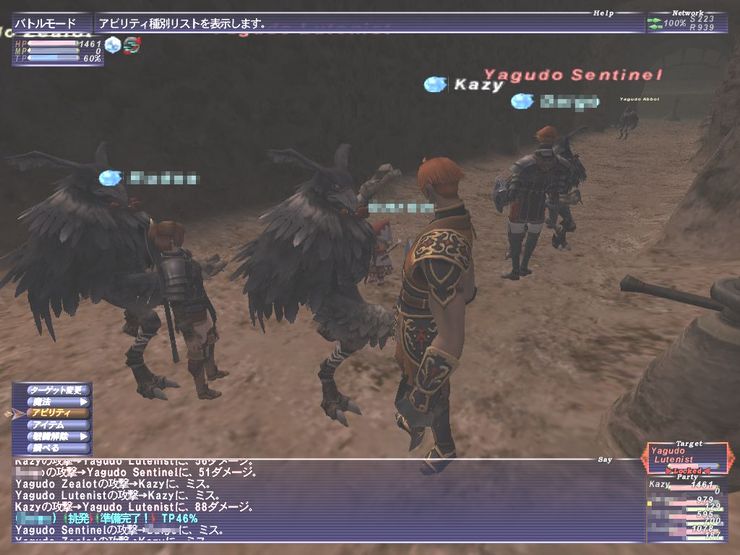Click the red-green swirl status icon
The image size is (740, 555).
132,45
